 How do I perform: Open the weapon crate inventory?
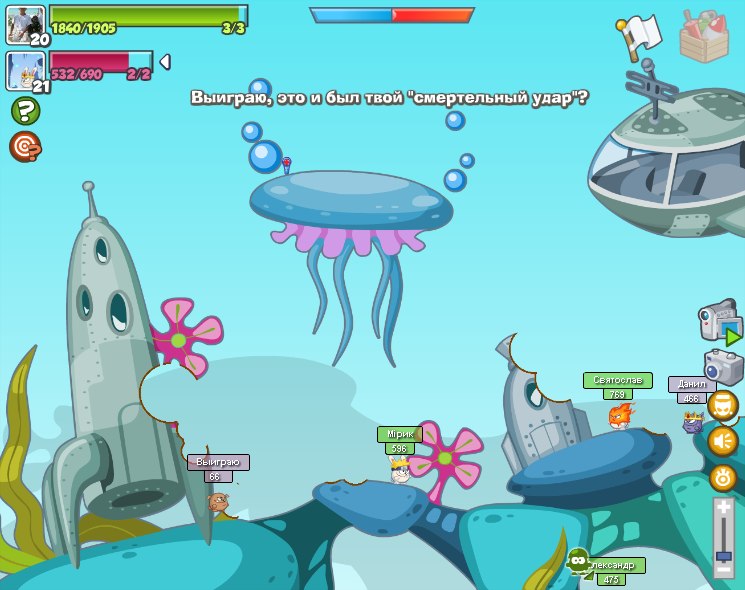click(x=704, y=36)
